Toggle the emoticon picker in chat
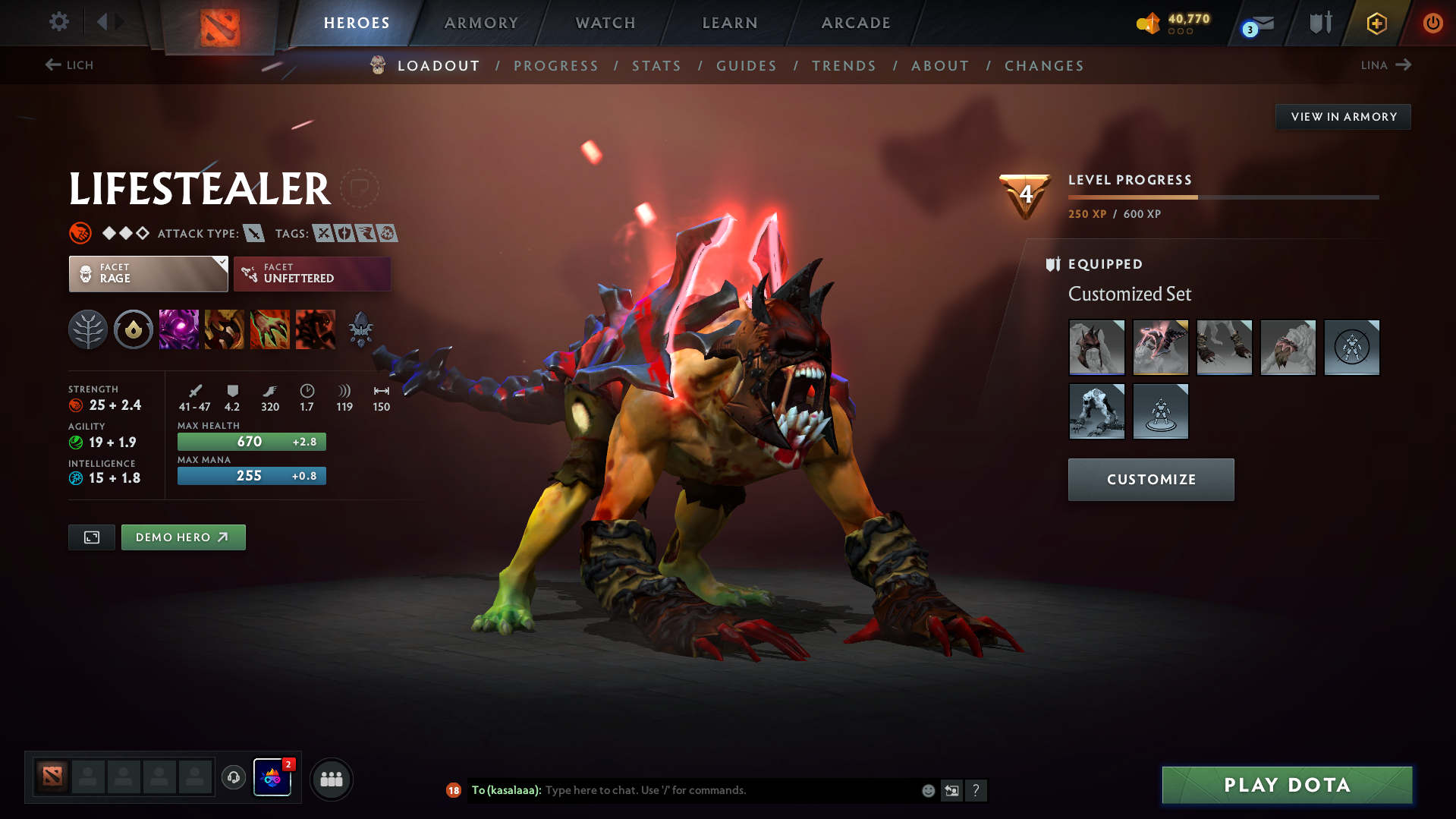 (927, 790)
